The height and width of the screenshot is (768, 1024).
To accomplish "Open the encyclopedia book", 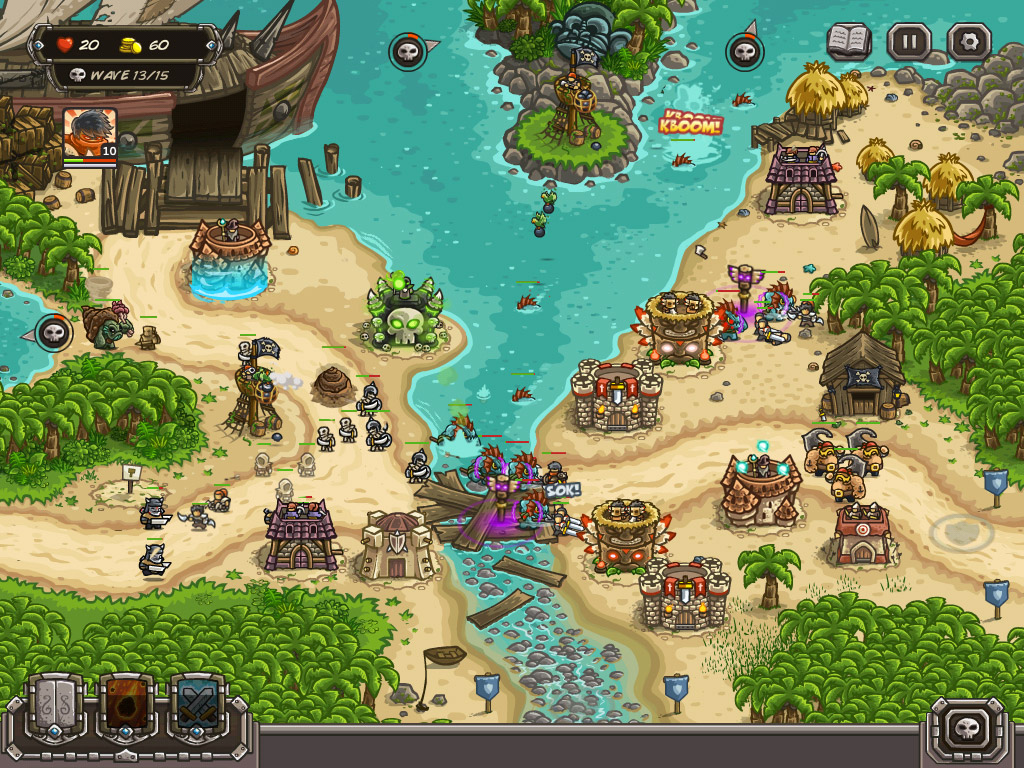I will [848, 42].
